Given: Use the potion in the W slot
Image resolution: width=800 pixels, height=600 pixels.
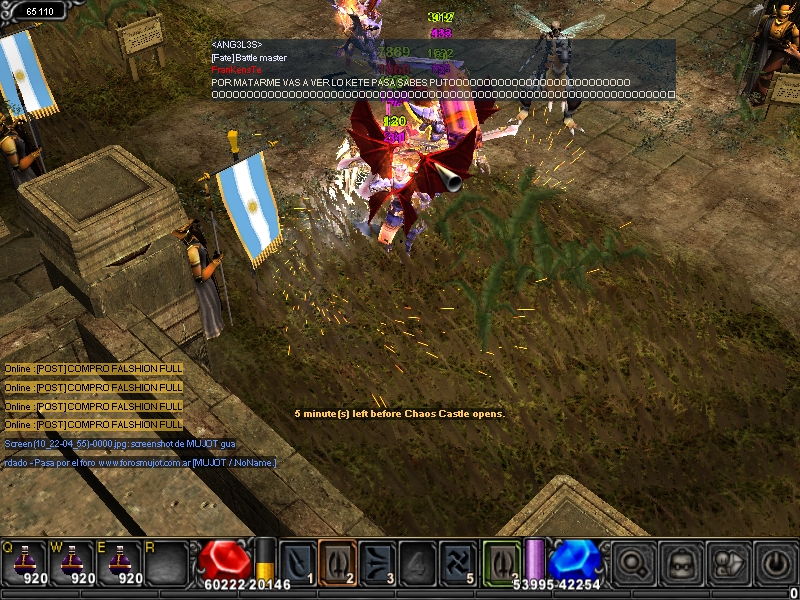Looking at the screenshot, I should (71, 562).
